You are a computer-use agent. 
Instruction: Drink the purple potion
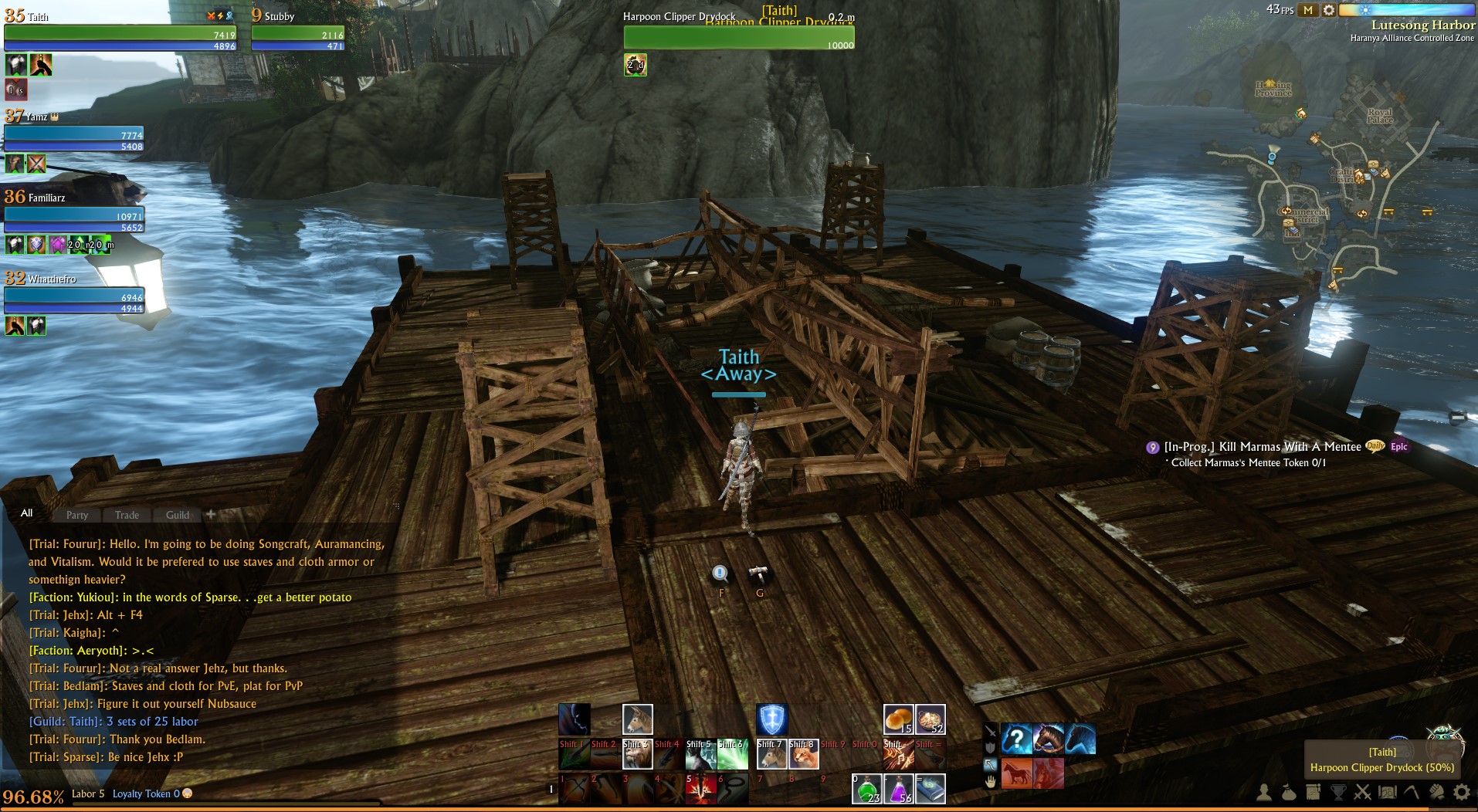[x=898, y=789]
